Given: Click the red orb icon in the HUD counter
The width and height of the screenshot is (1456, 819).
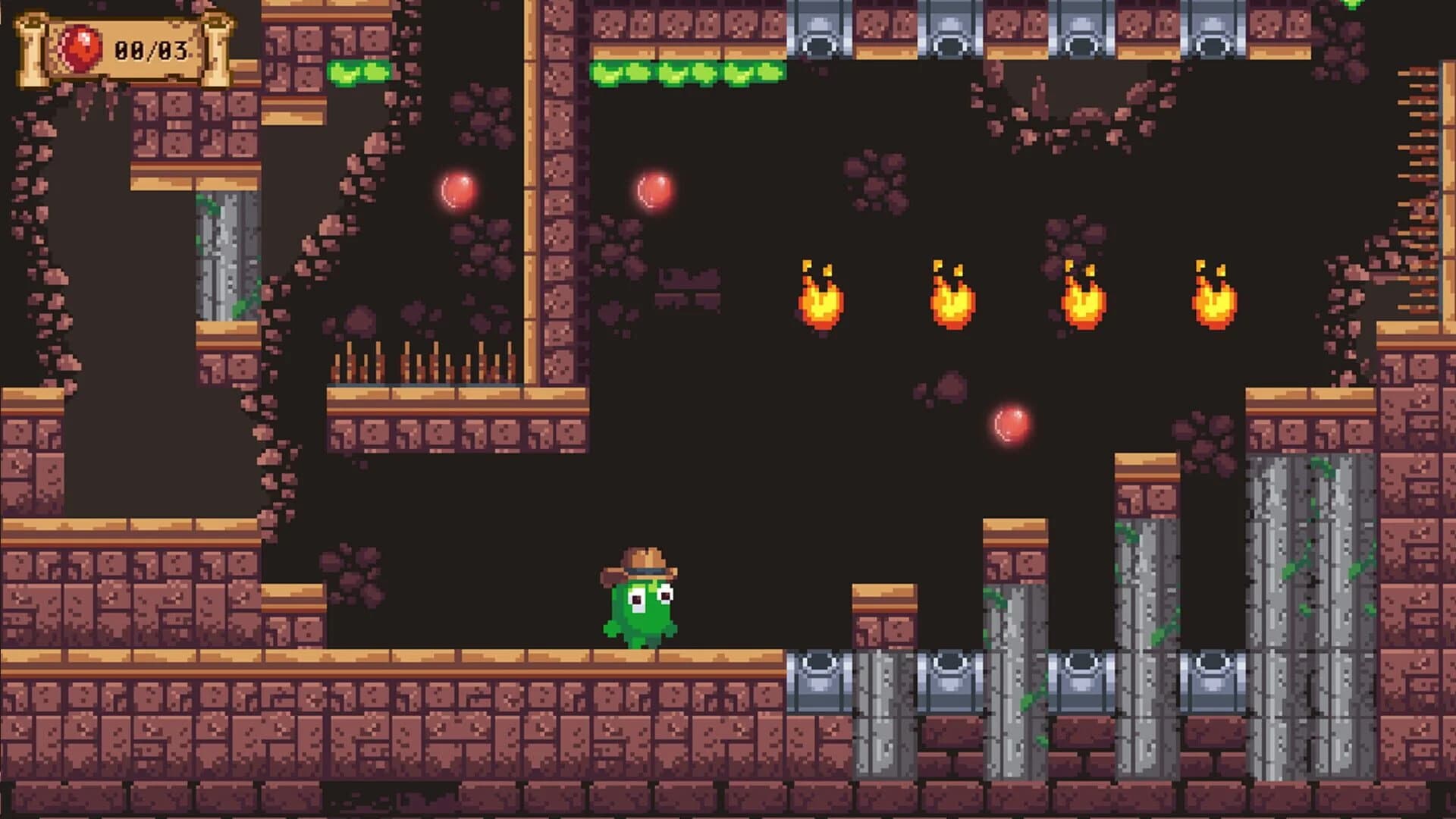Looking at the screenshot, I should pos(80,45).
